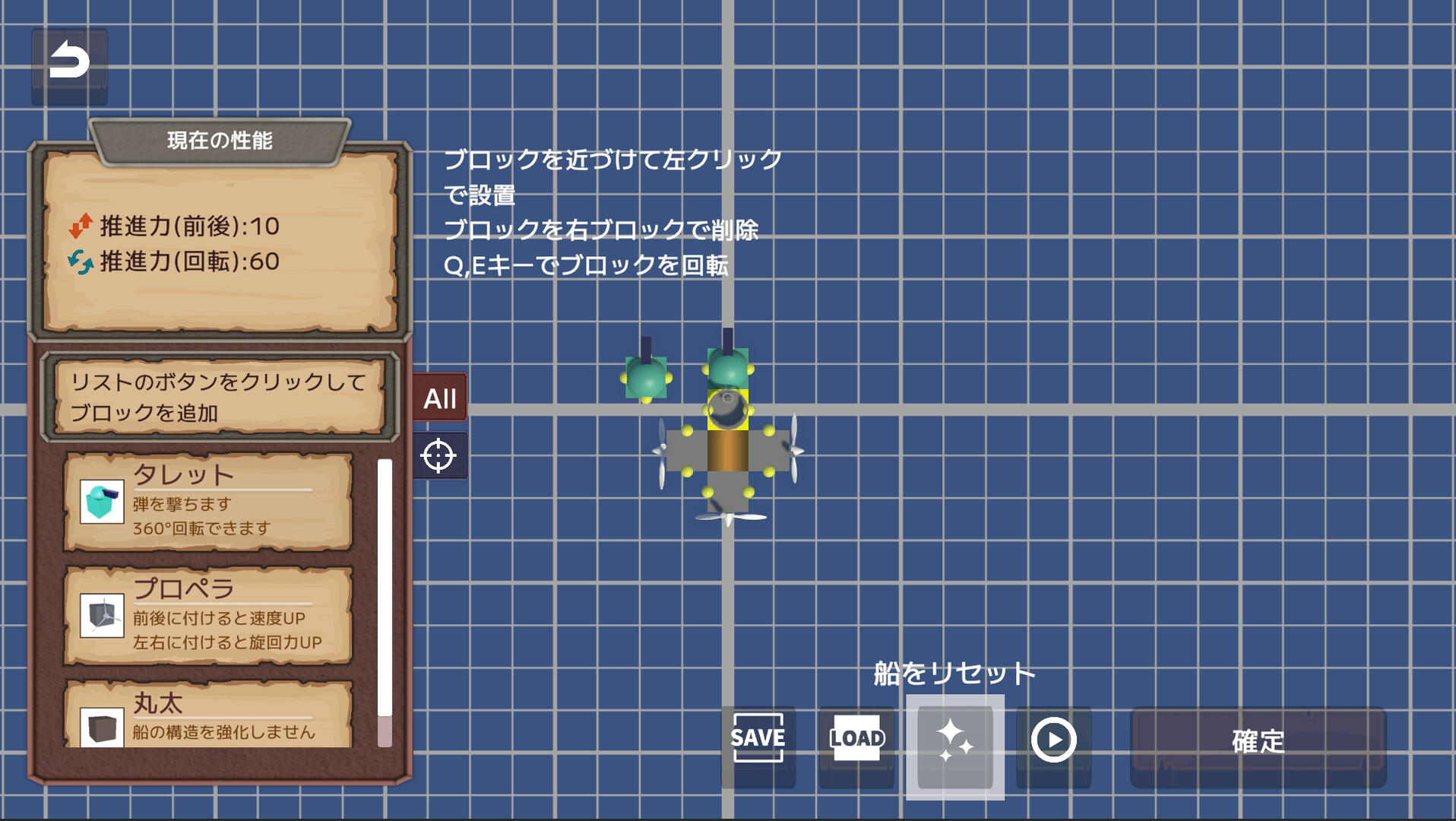This screenshot has height=821, width=1456.
Task: Click the back arrow icon
Action: click(x=70, y=65)
